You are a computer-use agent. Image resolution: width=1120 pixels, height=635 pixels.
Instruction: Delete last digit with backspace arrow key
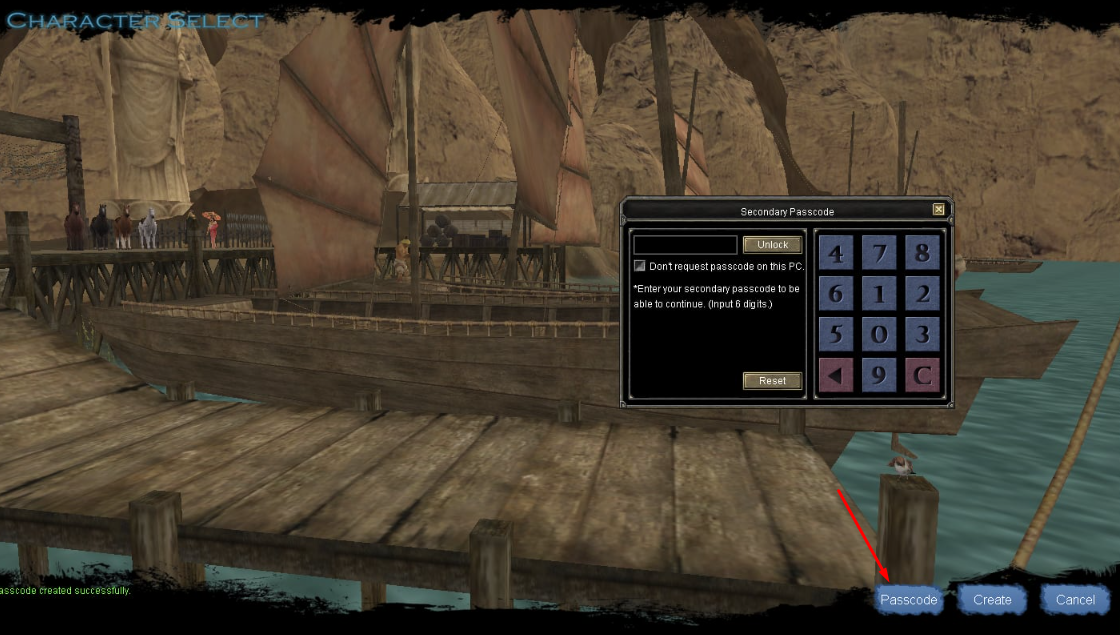point(836,376)
